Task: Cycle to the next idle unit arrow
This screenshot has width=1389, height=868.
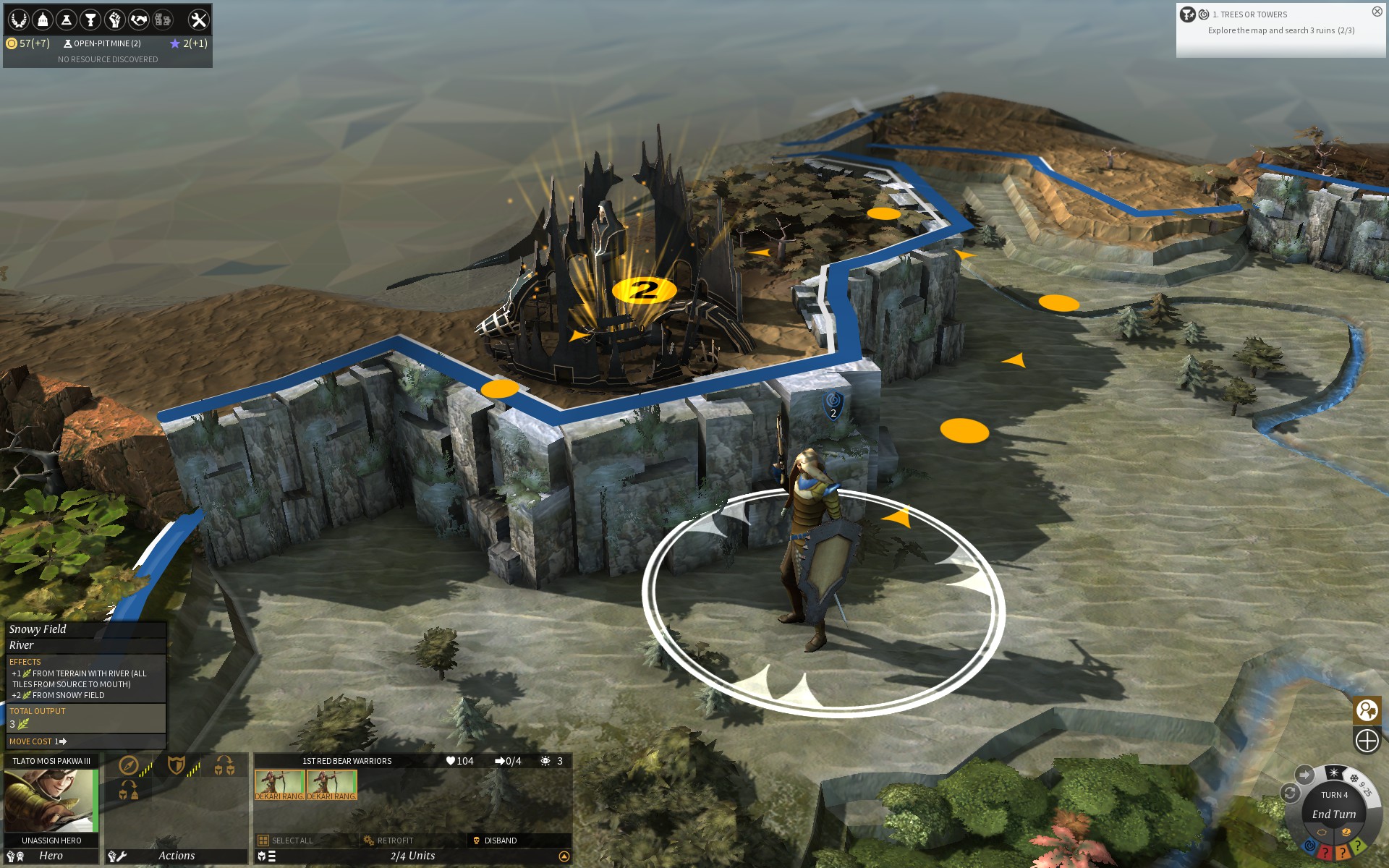Action: [1304, 775]
